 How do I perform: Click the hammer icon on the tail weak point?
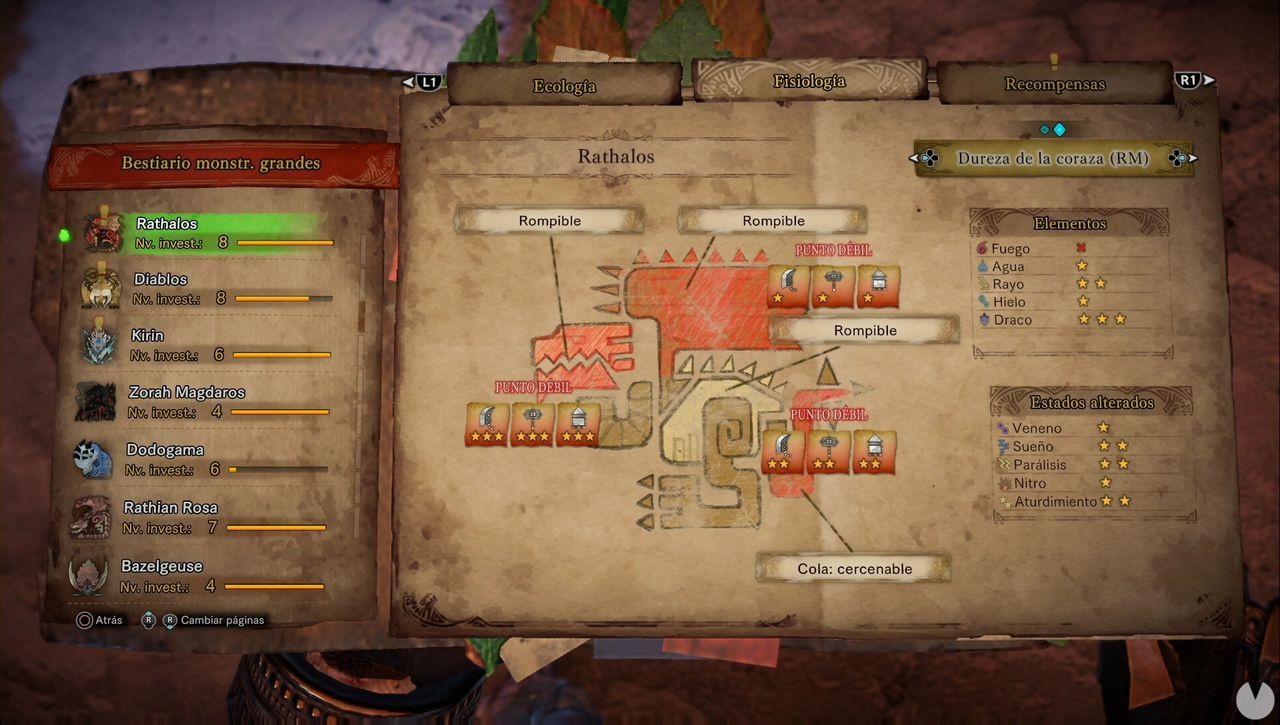click(x=828, y=450)
